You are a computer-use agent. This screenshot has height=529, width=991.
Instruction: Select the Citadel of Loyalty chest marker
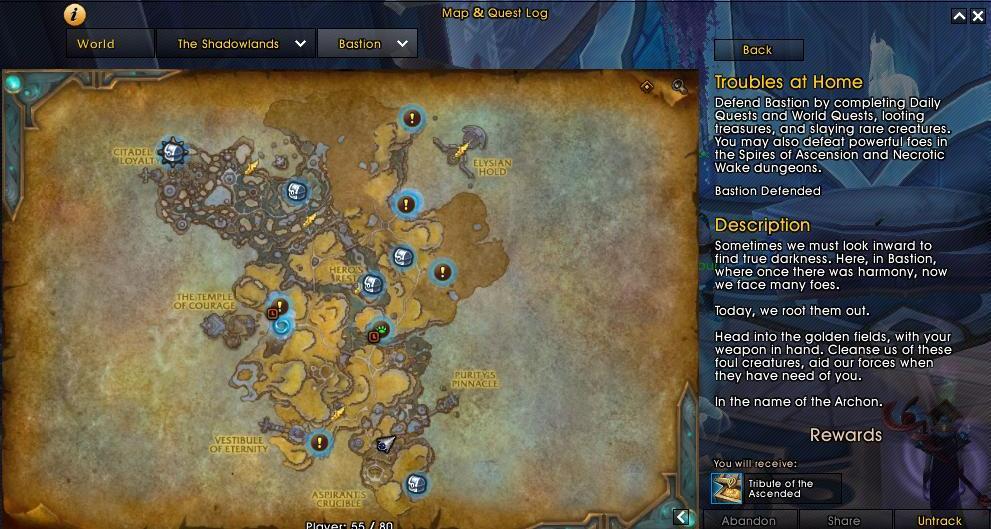click(x=173, y=152)
